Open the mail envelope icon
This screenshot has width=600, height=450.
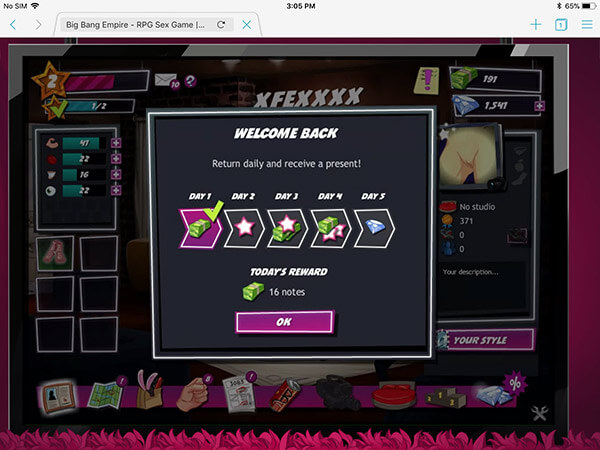(164, 79)
